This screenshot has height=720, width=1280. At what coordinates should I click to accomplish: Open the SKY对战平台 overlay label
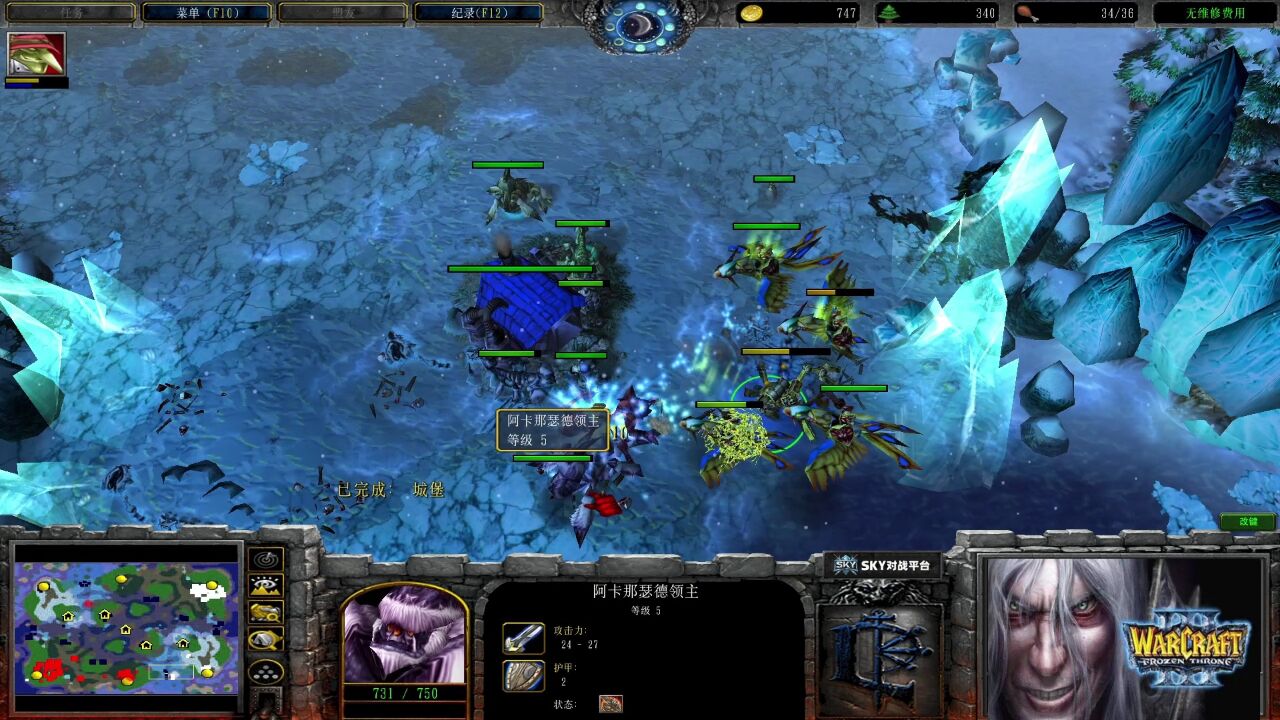point(883,566)
